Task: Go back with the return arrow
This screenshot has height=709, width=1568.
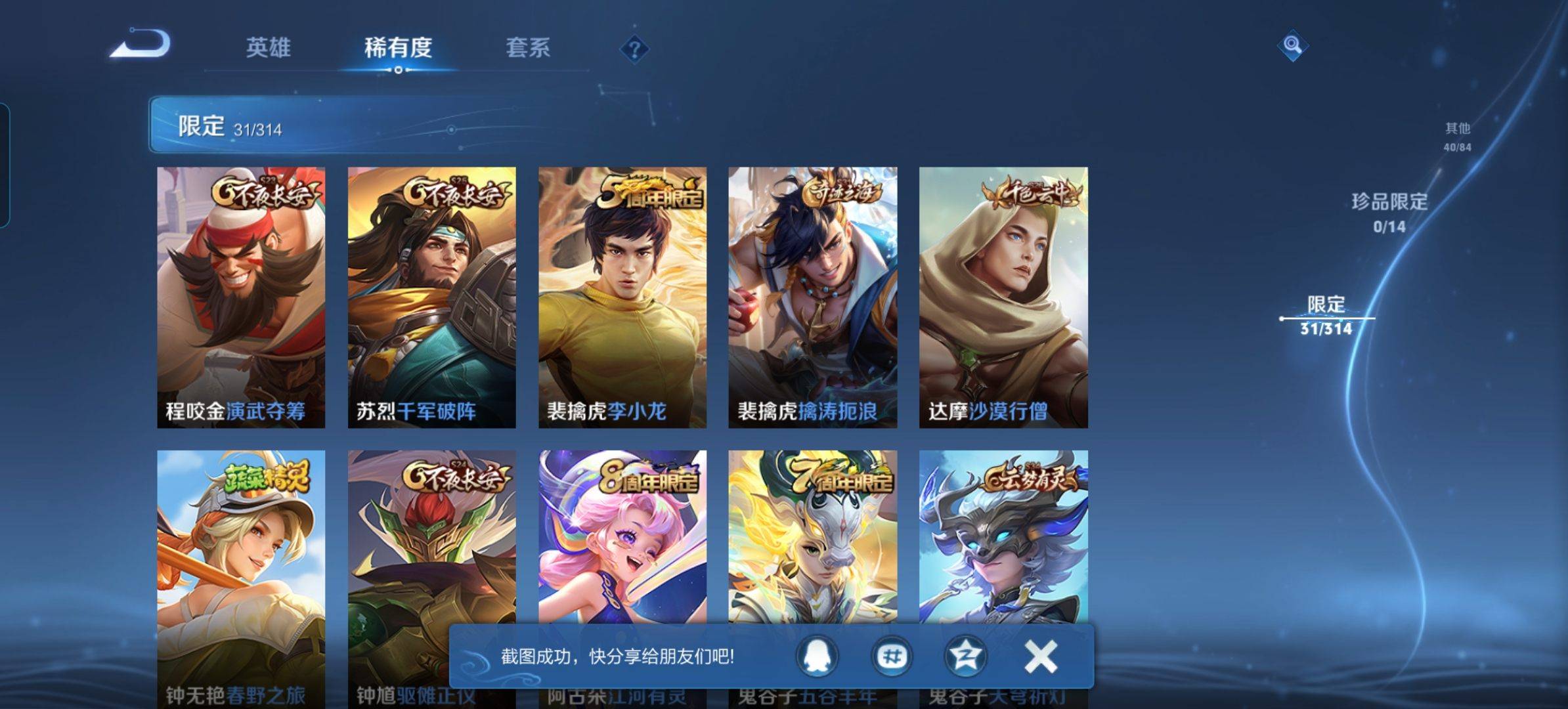Action: [x=141, y=45]
